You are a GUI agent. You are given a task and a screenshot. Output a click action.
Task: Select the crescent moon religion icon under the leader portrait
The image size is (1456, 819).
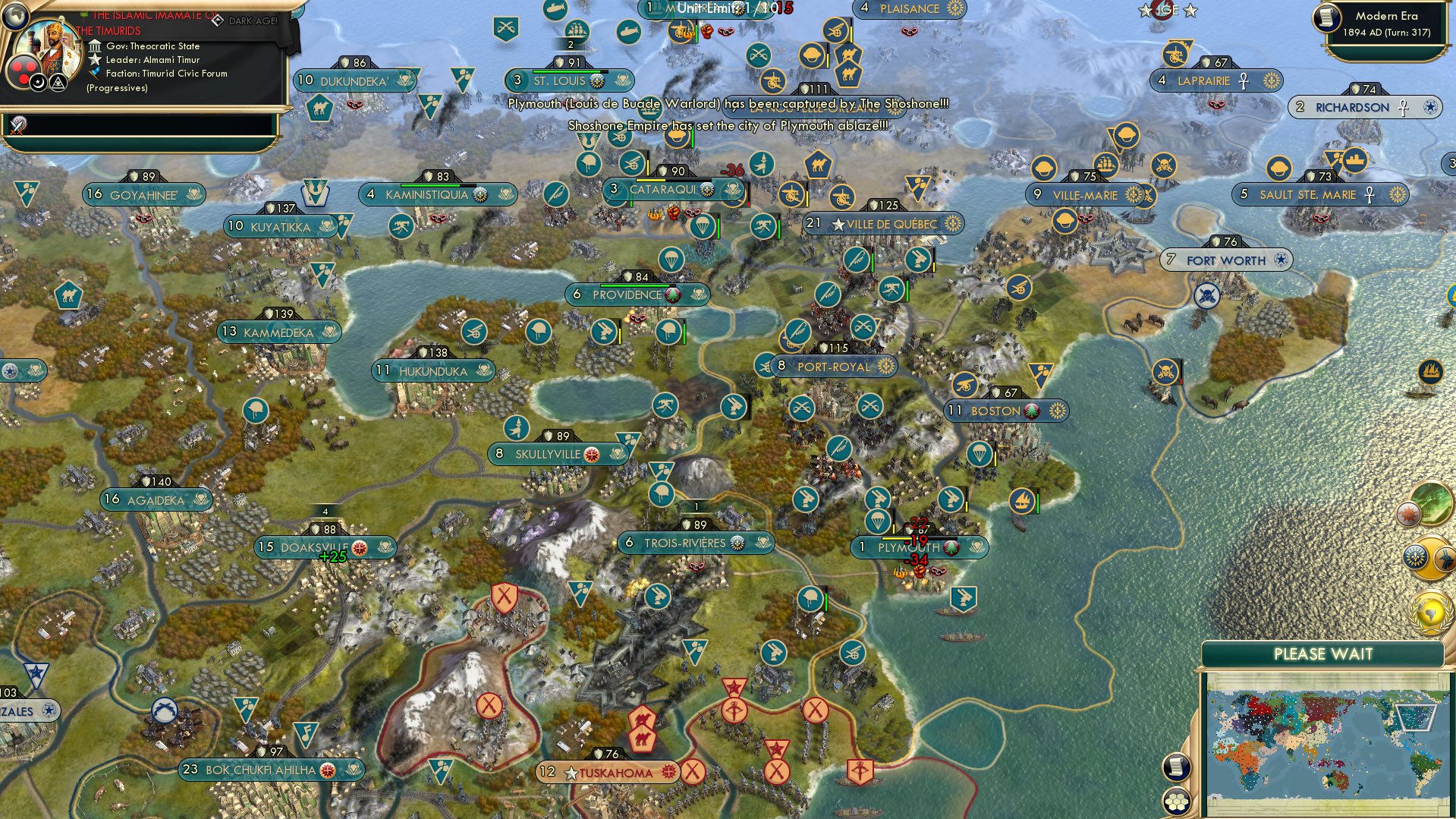(37, 82)
